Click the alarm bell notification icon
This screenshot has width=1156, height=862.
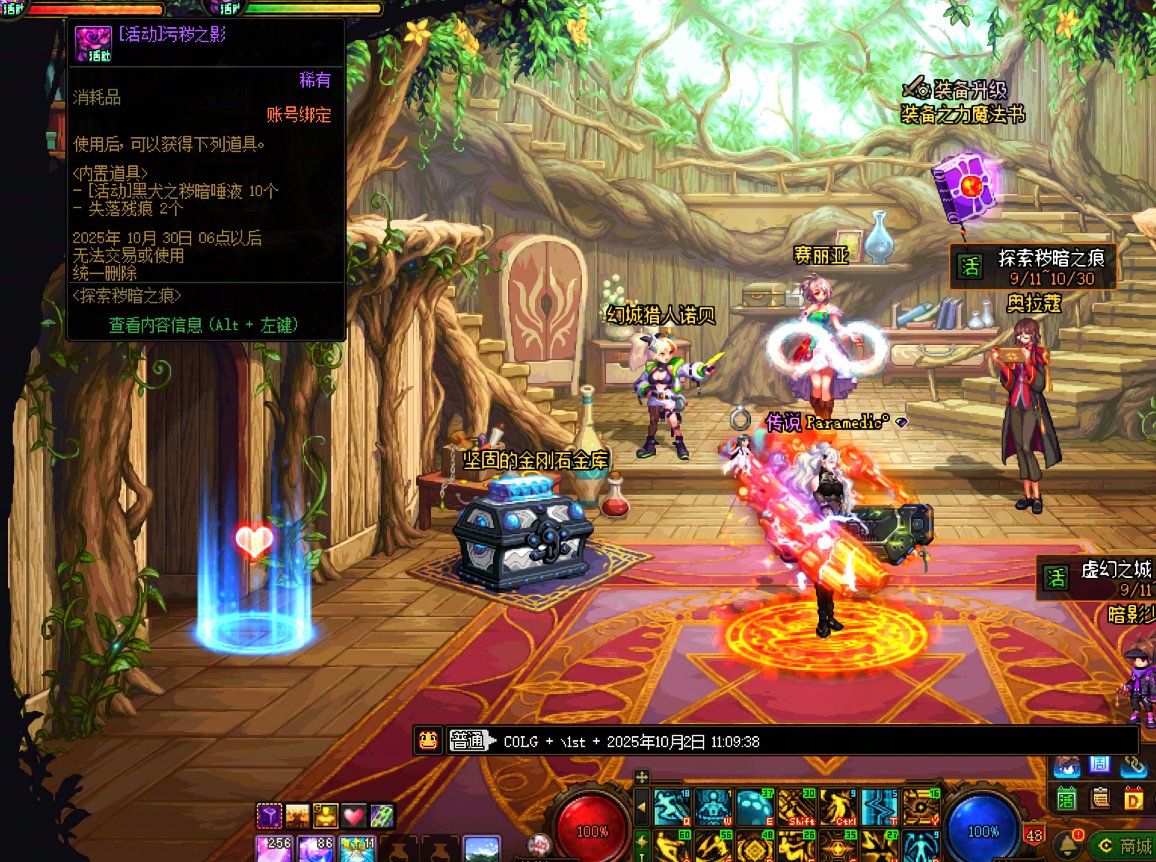(1067, 846)
